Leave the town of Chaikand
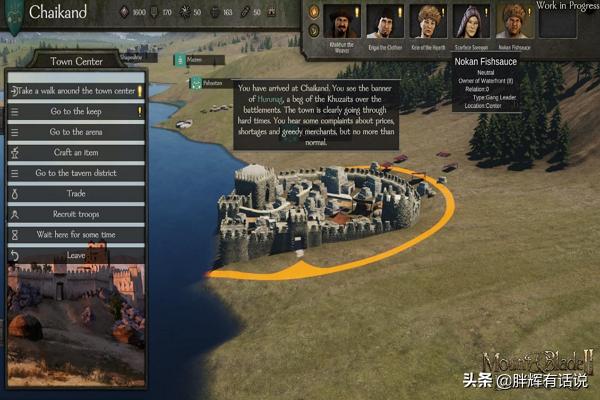Viewport: 600px width, 400px height. (76, 255)
